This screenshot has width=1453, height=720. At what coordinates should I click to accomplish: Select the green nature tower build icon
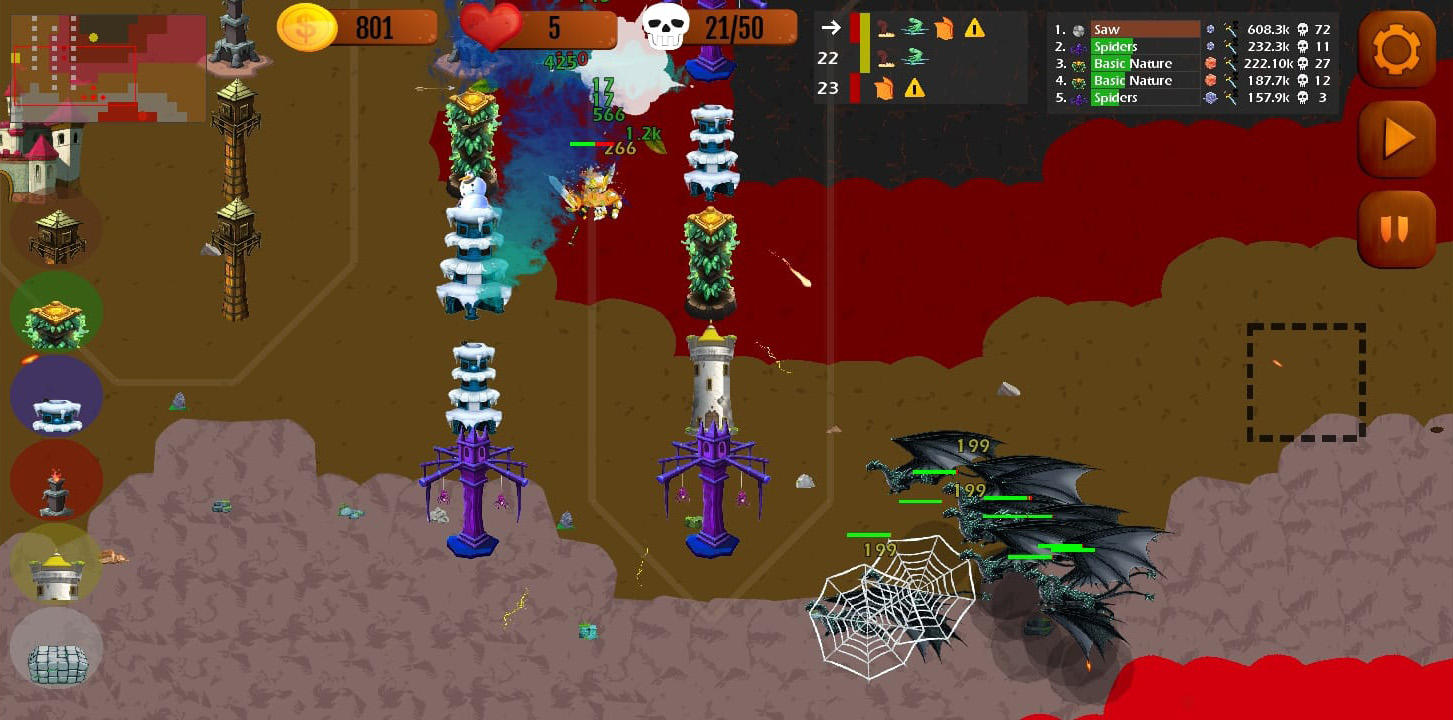(x=56, y=313)
